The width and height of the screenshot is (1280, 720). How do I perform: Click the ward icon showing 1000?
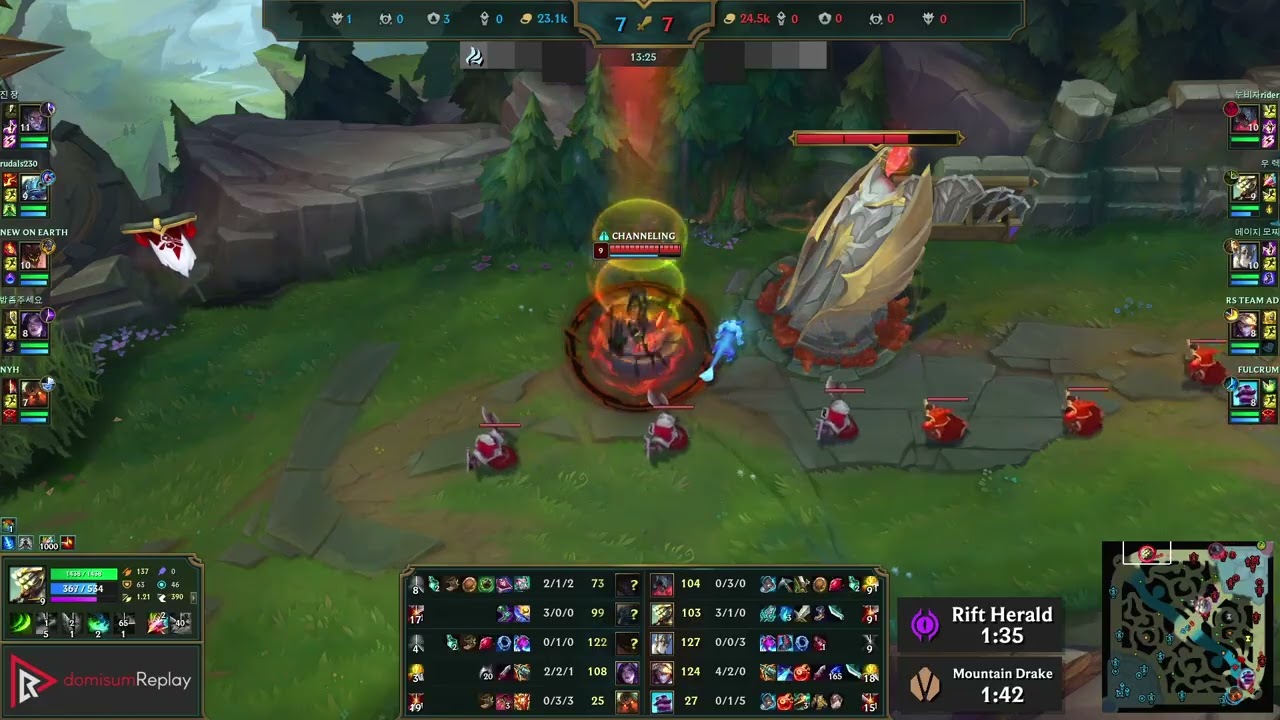[47, 541]
